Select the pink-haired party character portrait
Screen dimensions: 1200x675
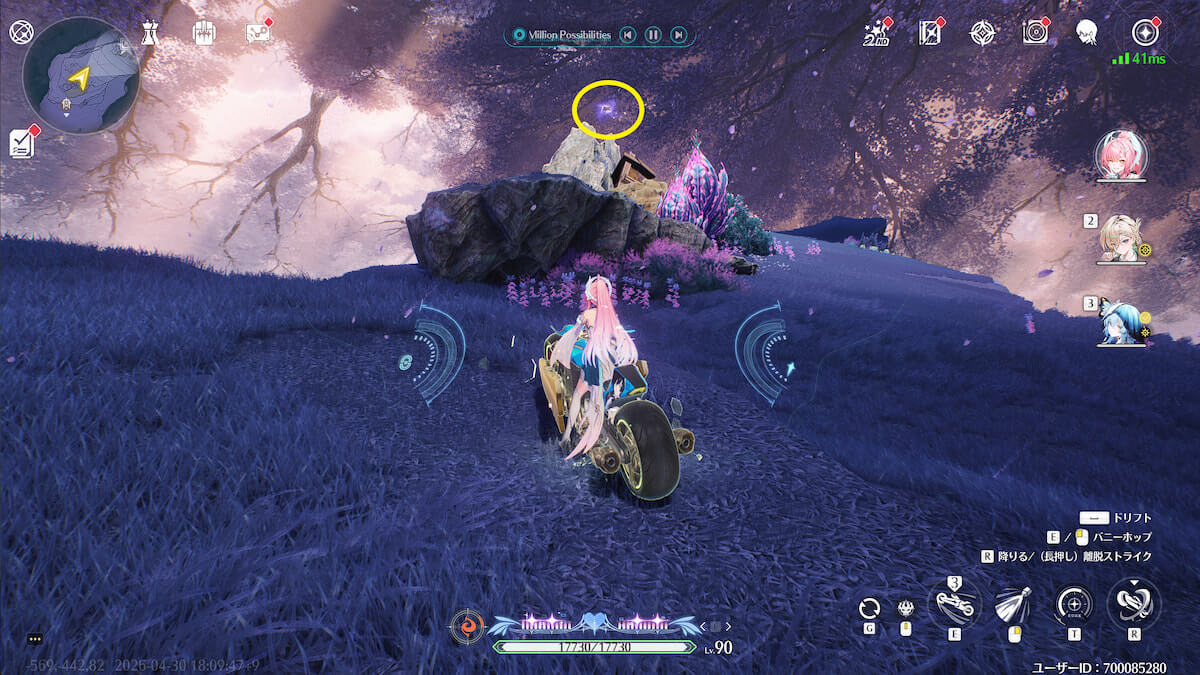1121,156
